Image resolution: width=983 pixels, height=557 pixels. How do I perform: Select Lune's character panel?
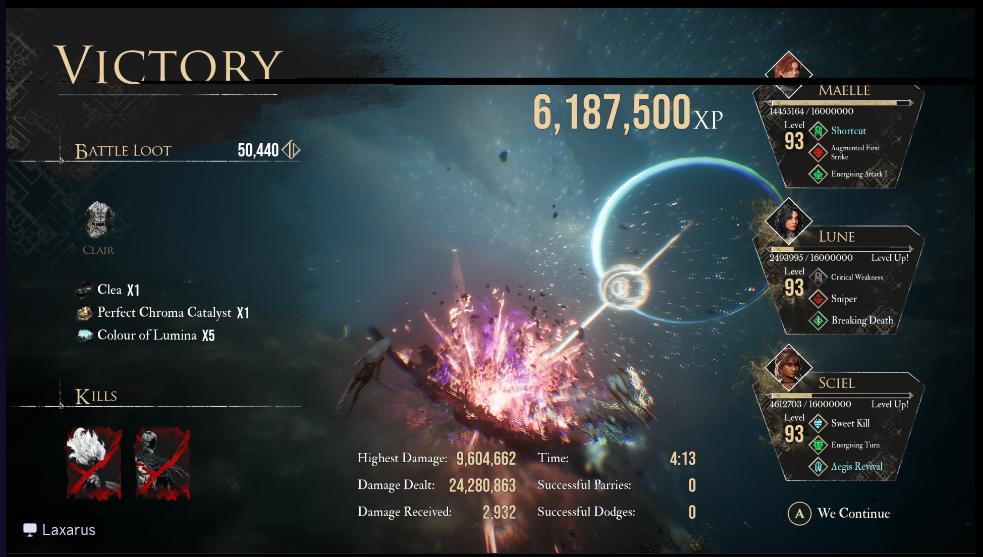[x=838, y=280]
